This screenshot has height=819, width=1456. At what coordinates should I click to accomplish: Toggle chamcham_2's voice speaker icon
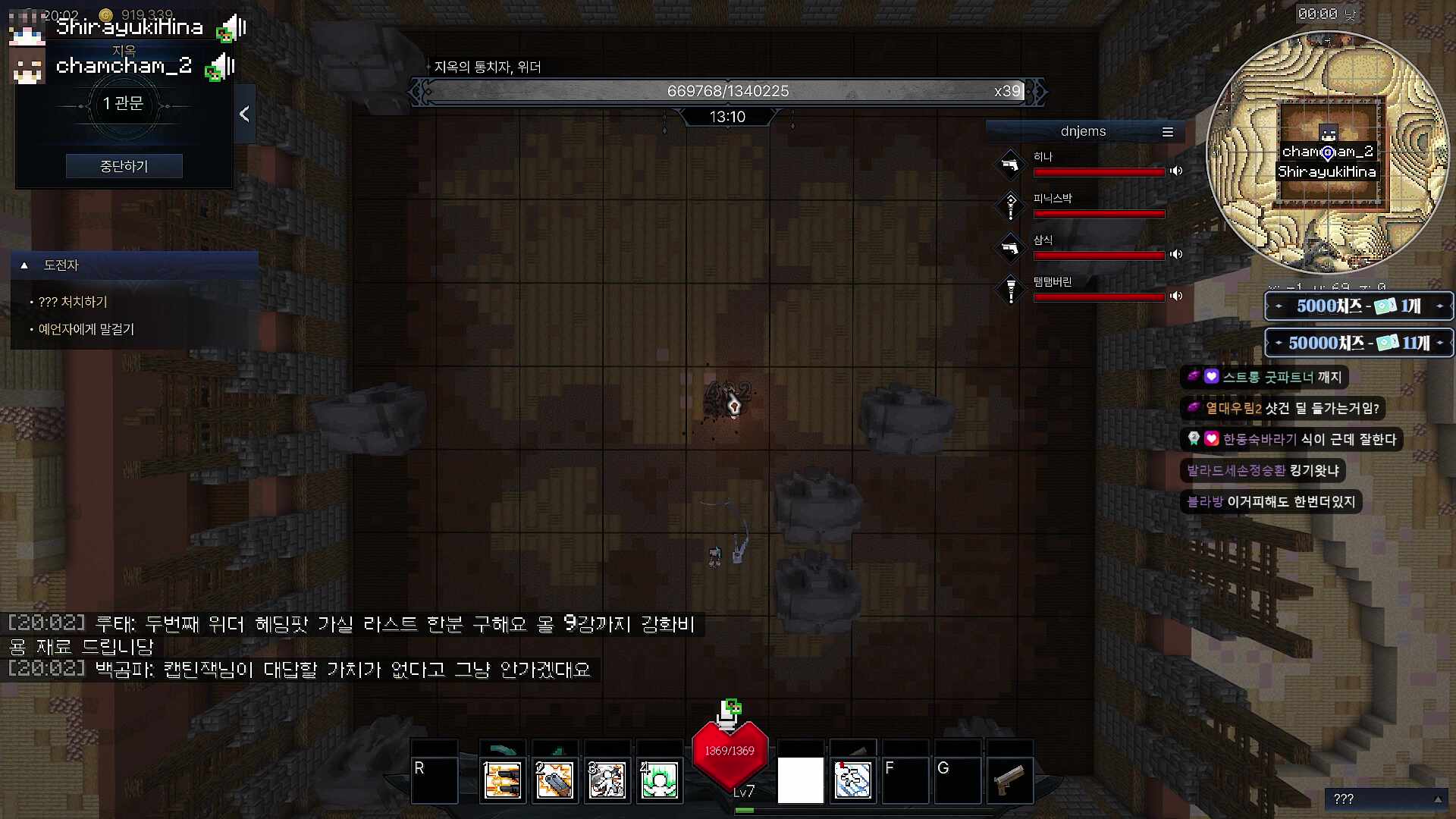click(x=220, y=67)
